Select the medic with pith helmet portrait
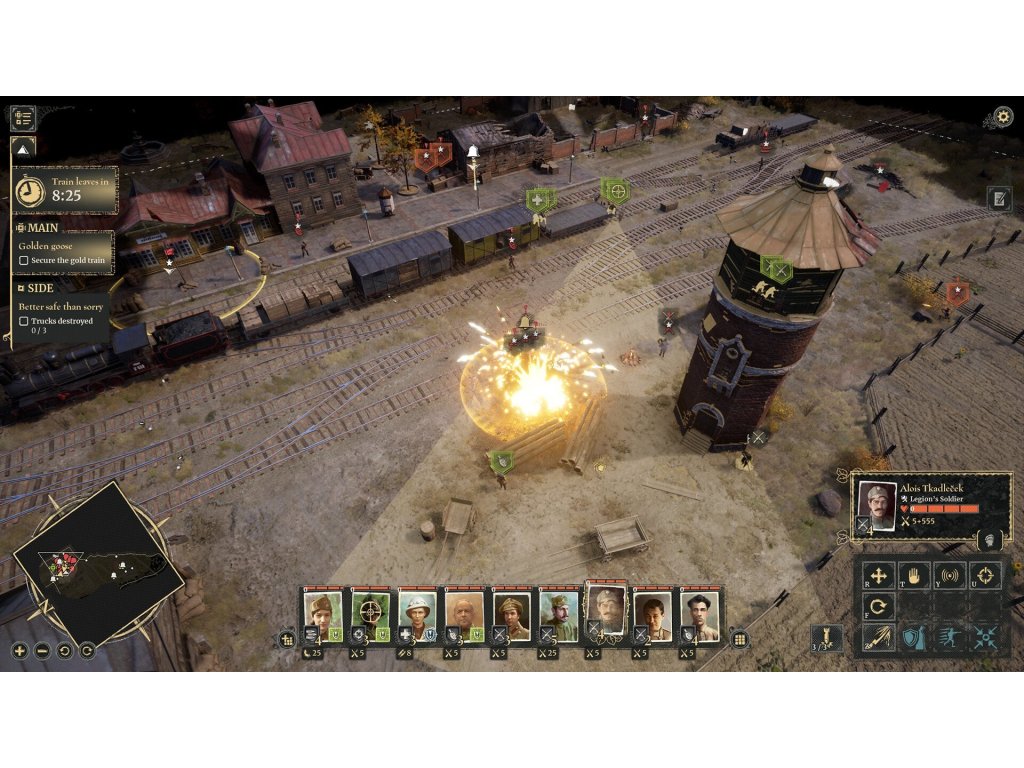 pyautogui.click(x=416, y=611)
